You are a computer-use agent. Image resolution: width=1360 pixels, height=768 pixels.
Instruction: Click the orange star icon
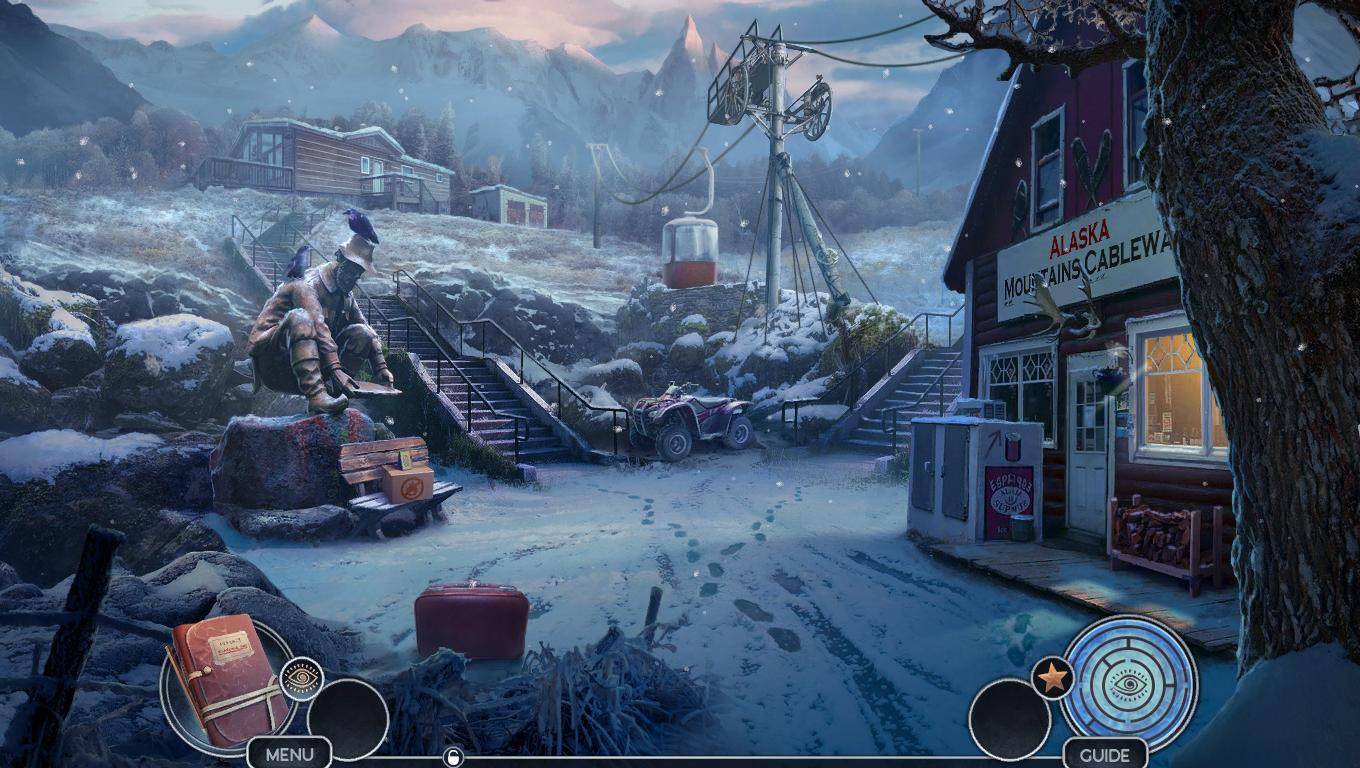pos(1051,680)
